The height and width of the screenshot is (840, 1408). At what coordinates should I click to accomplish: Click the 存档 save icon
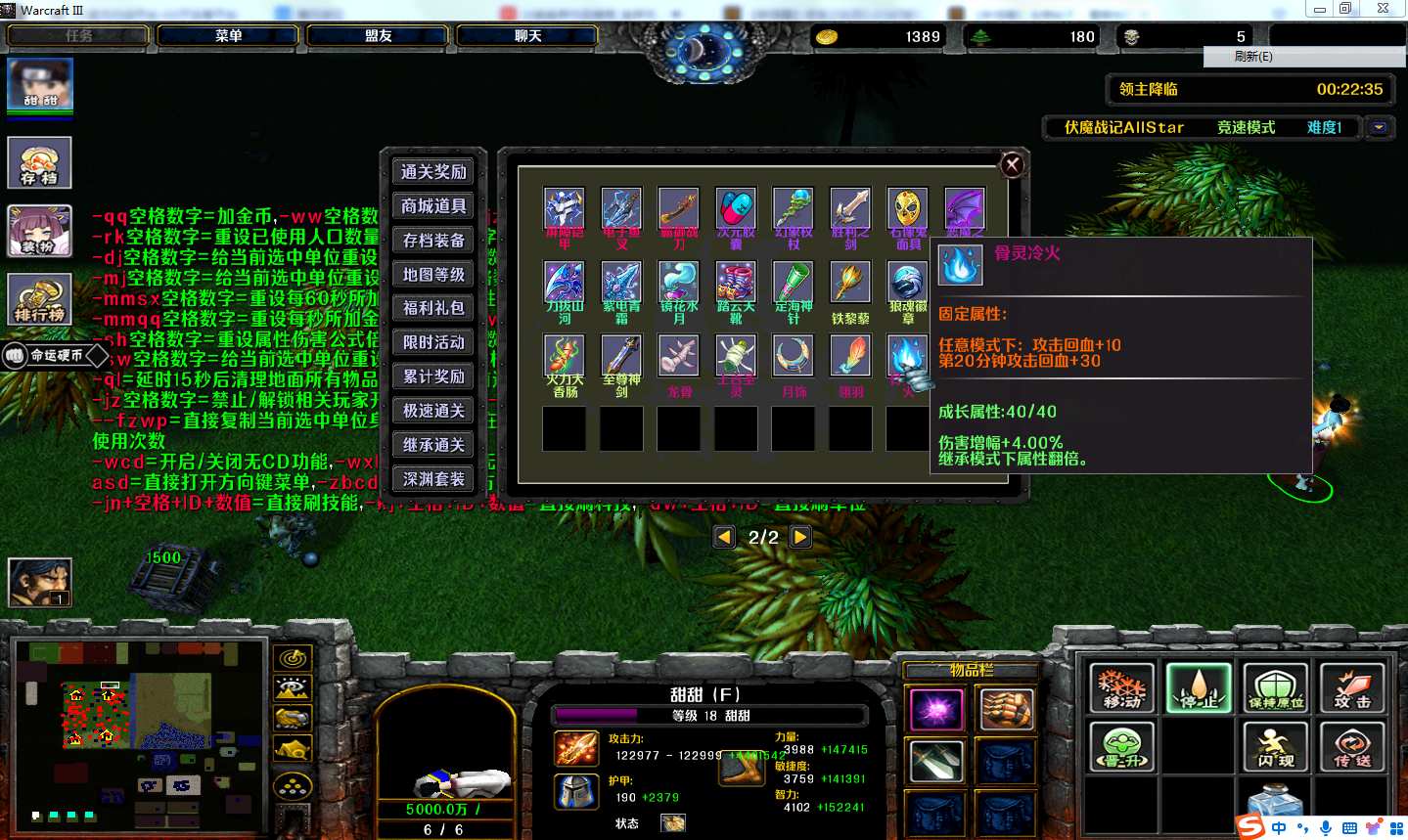pyautogui.click(x=40, y=162)
